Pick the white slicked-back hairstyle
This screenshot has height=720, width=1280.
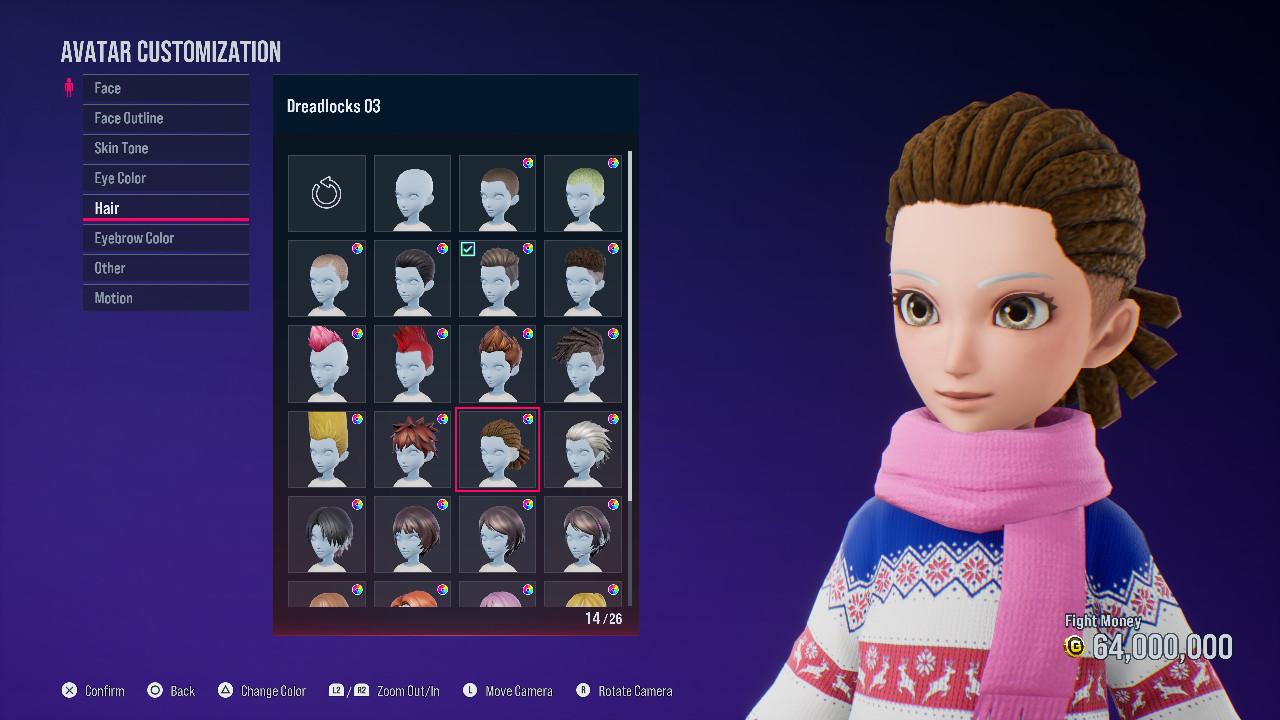click(x=583, y=449)
